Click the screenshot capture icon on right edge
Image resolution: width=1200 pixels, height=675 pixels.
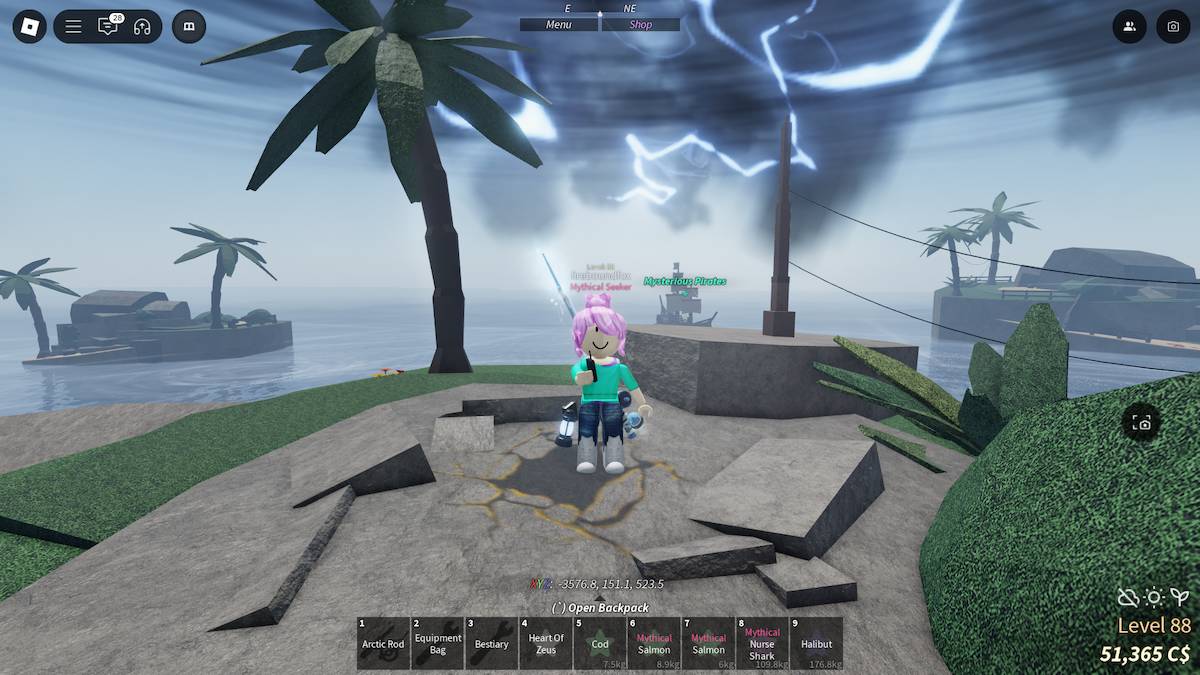1142,423
